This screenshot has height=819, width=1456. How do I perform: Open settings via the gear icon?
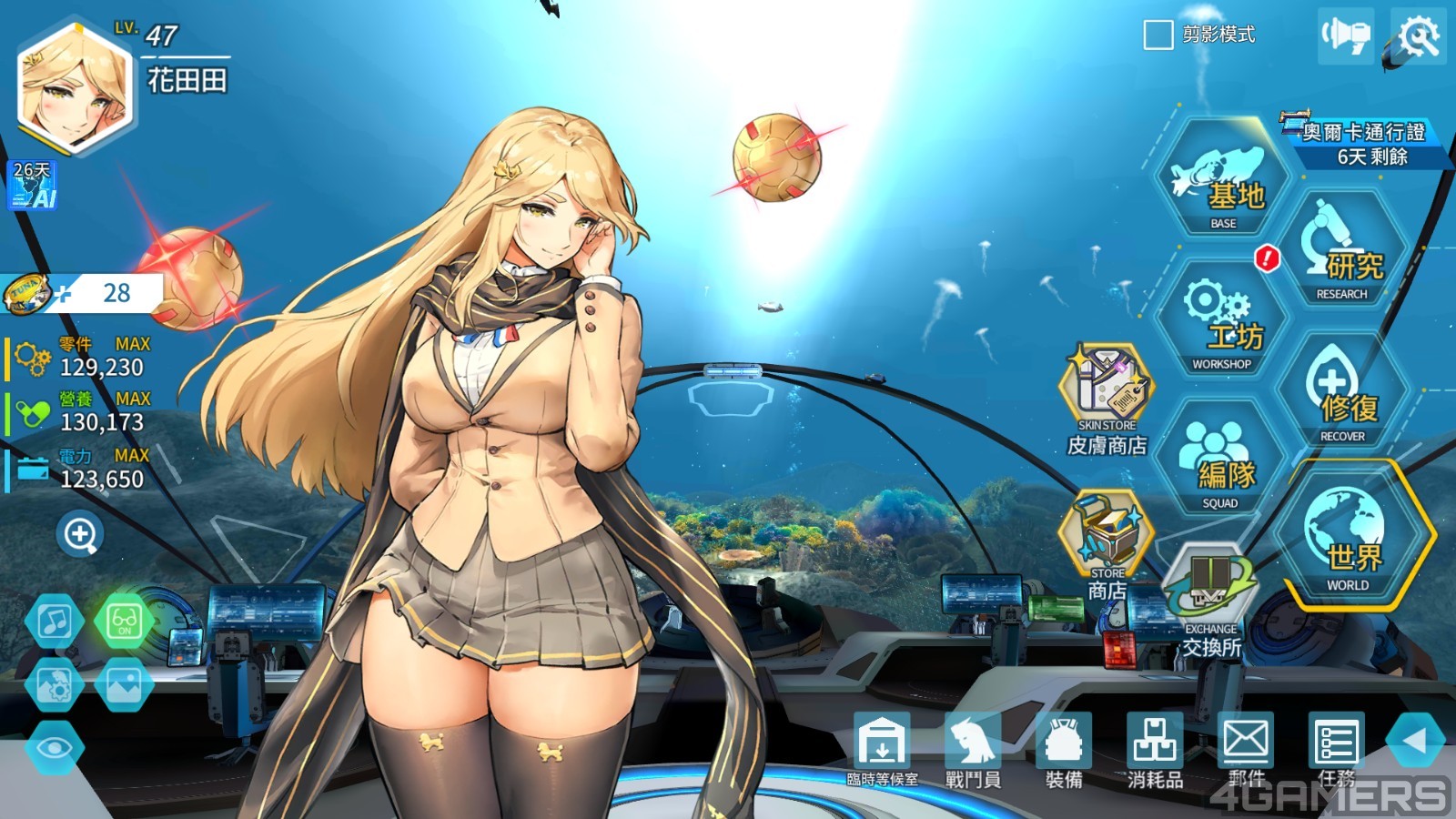click(x=1419, y=36)
